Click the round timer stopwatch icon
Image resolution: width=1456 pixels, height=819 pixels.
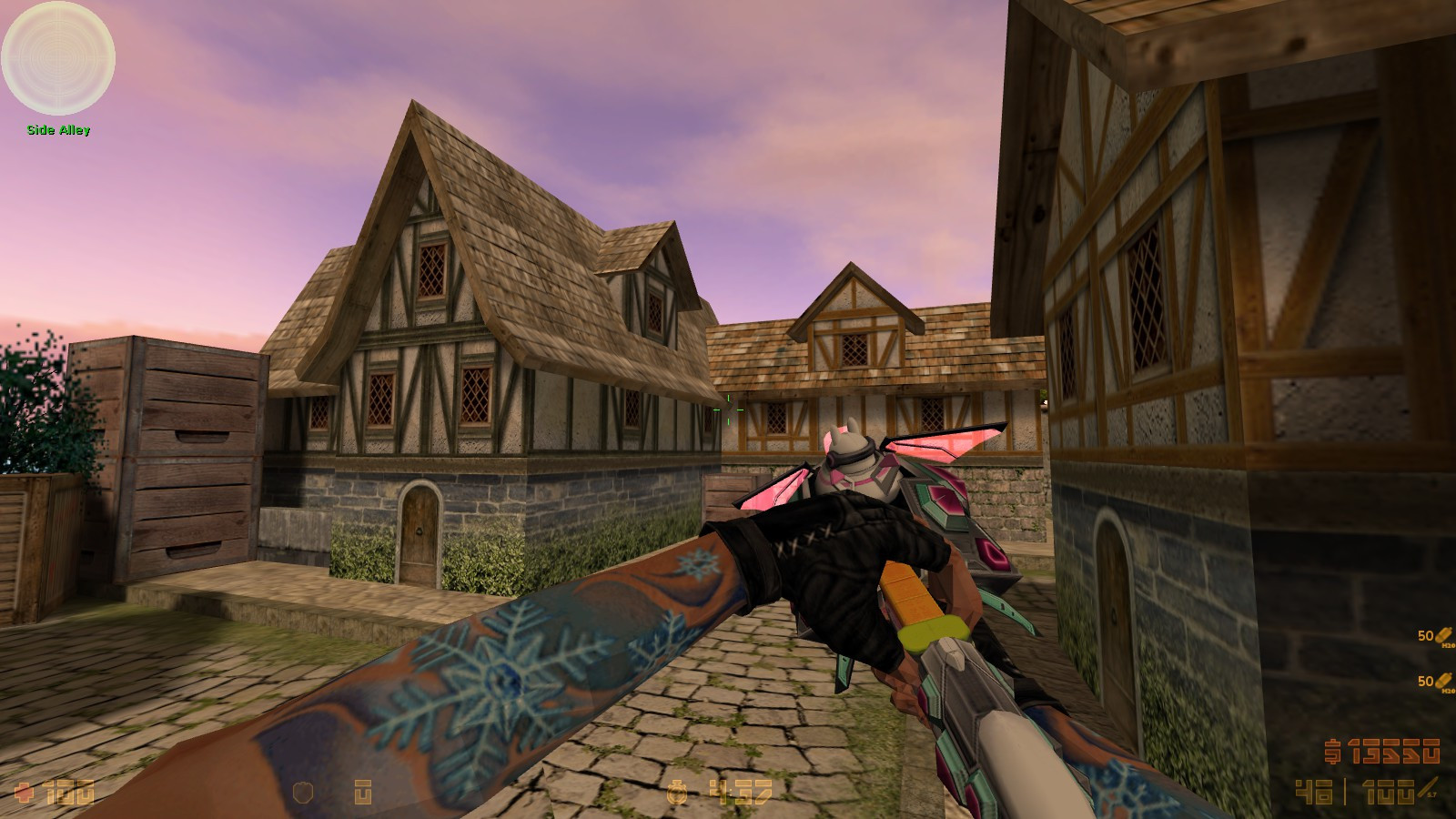click(675, 794)
